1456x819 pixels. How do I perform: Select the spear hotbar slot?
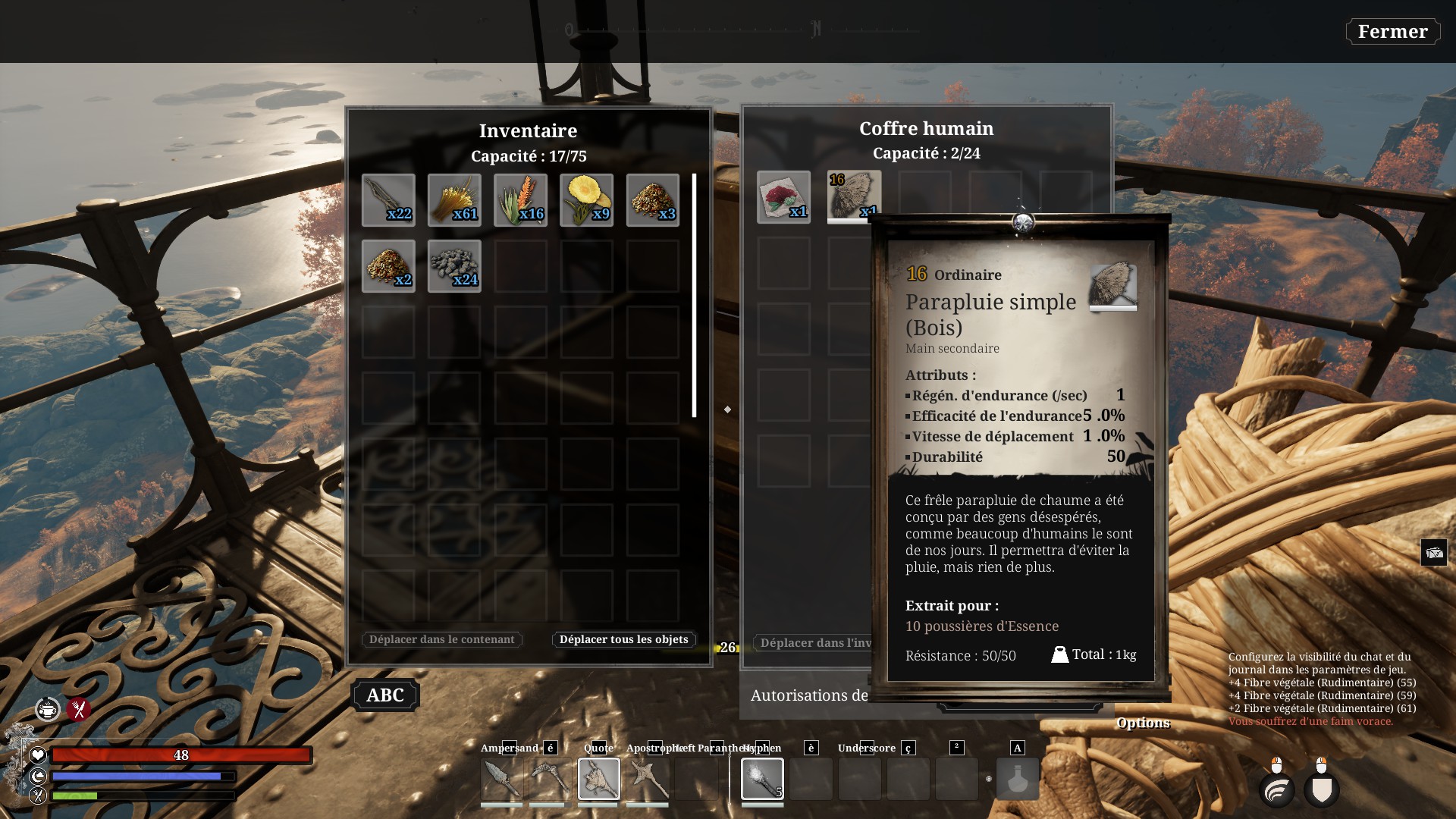[x=501, y=779]
